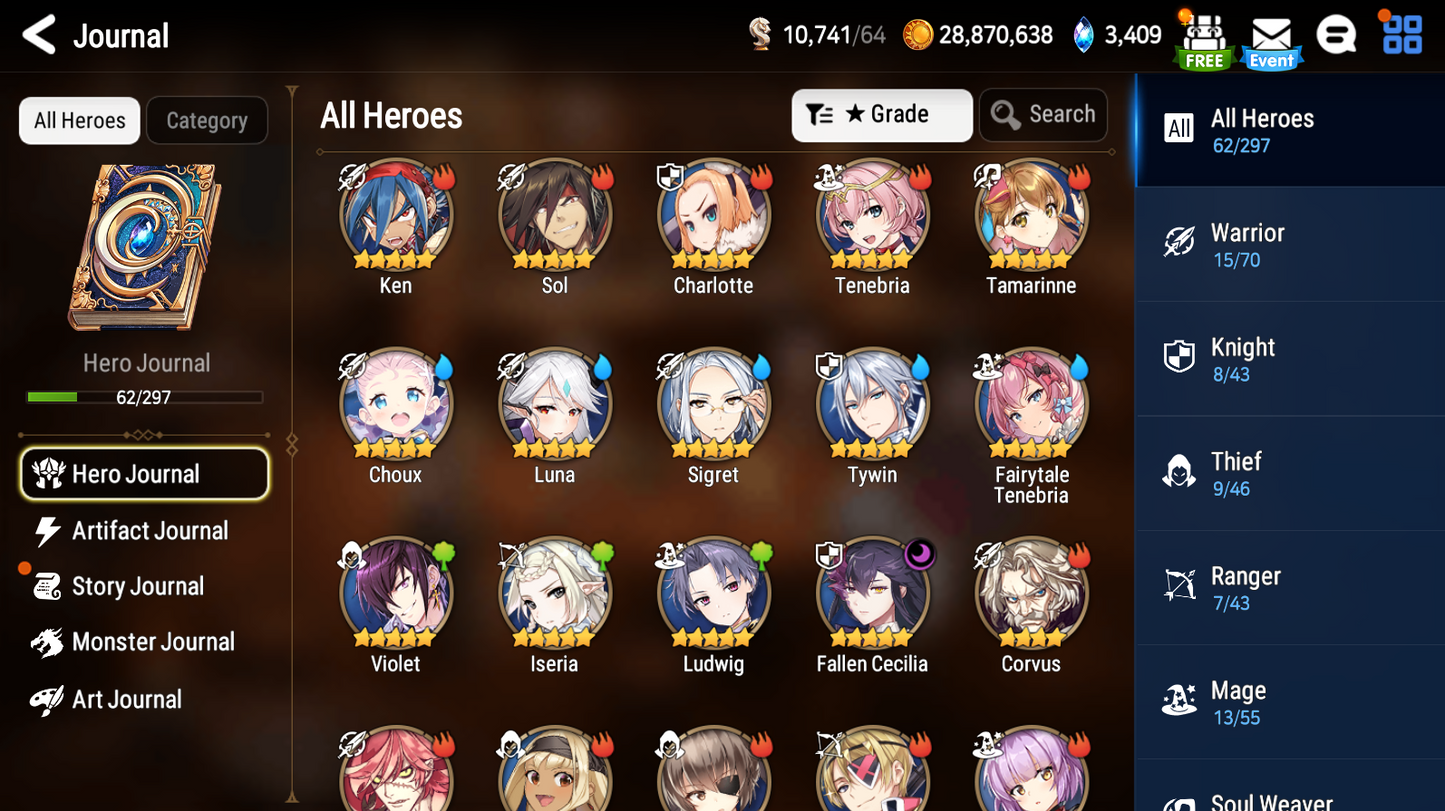This screenshot has width=1445, height=811.
Task: Open the mailbox Event icon
Action: pyautogui.click(x=1271, y=40)
